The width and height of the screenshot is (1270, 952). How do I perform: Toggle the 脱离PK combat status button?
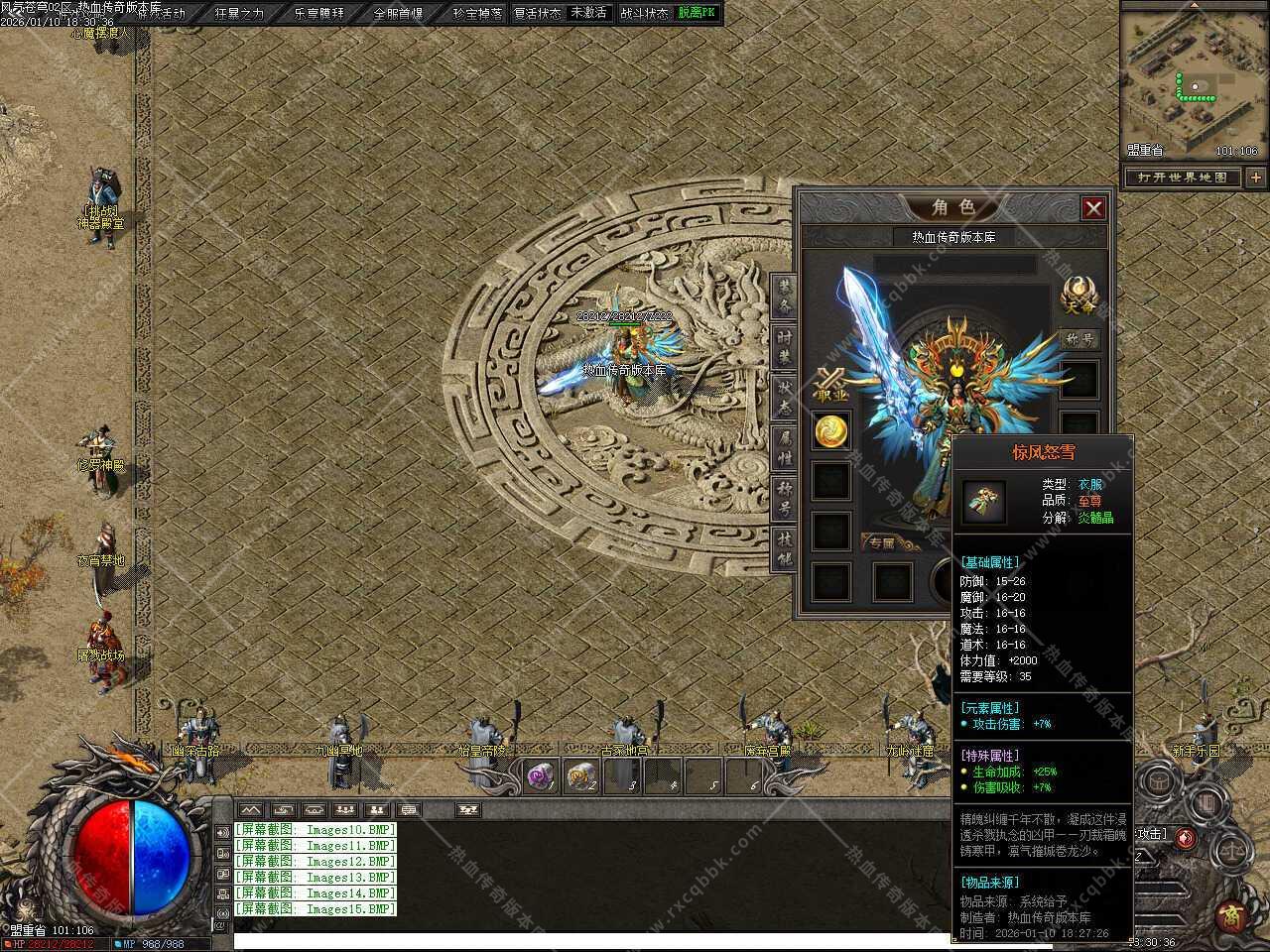(x=697, y=13)
